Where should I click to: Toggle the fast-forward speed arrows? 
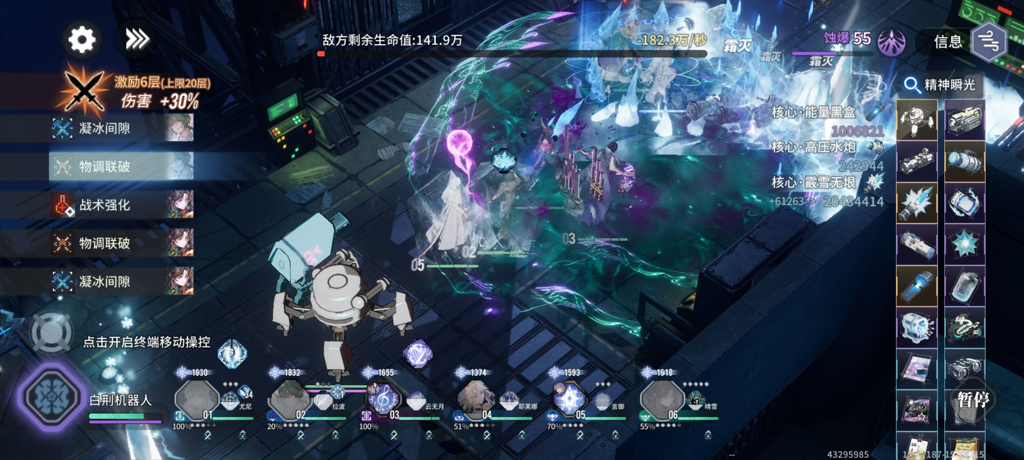pyautogui.click(x=135, y=39)
